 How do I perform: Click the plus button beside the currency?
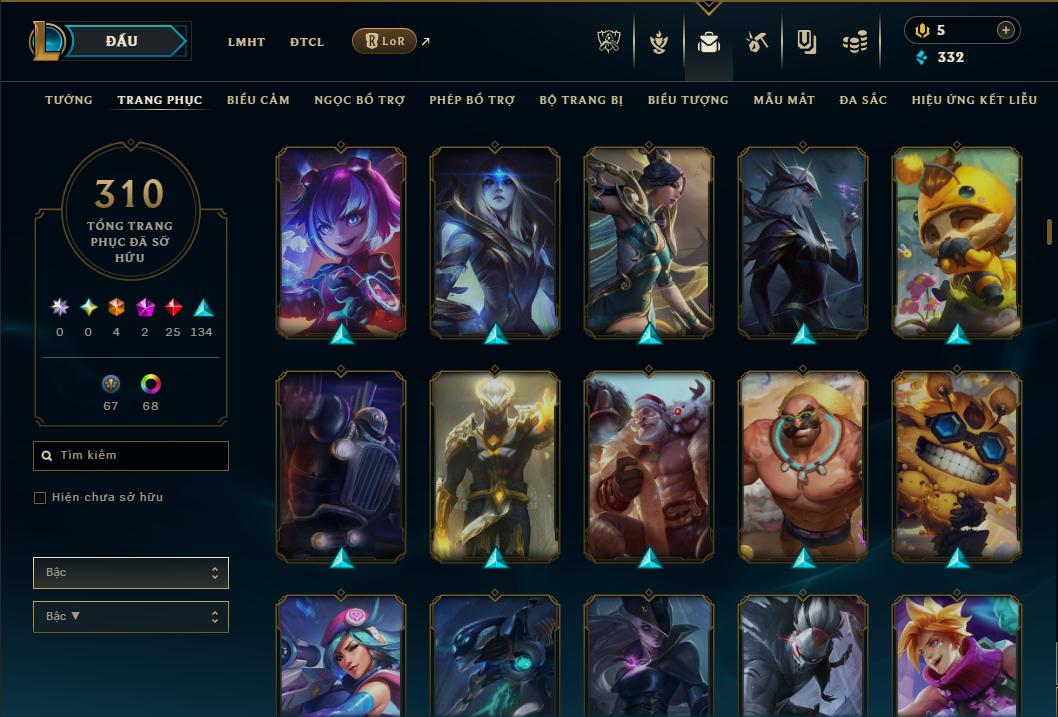click(1006, 30)
